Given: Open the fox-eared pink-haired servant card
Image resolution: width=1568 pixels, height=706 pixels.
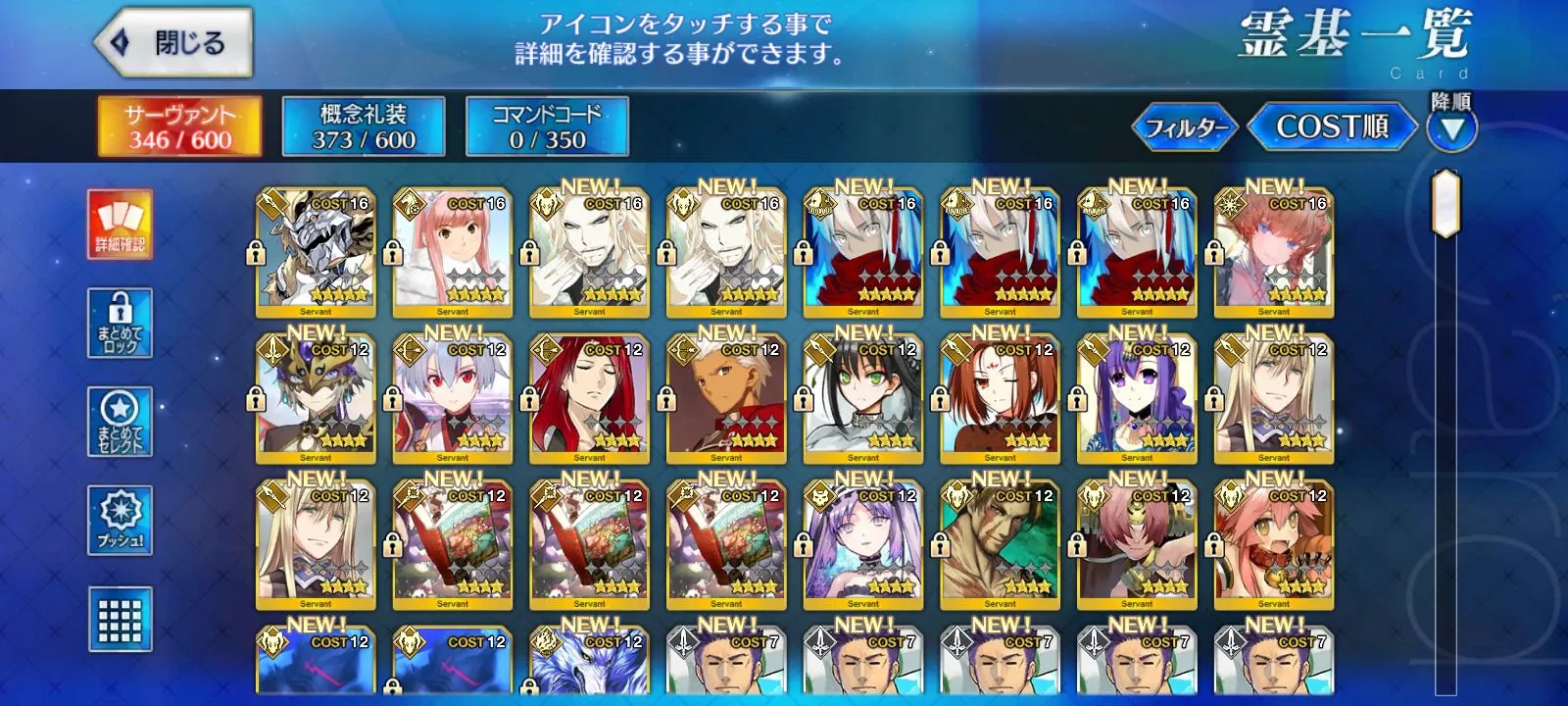Looking at the screenshot, I should pyautogui.click(x=1273, y=545).
